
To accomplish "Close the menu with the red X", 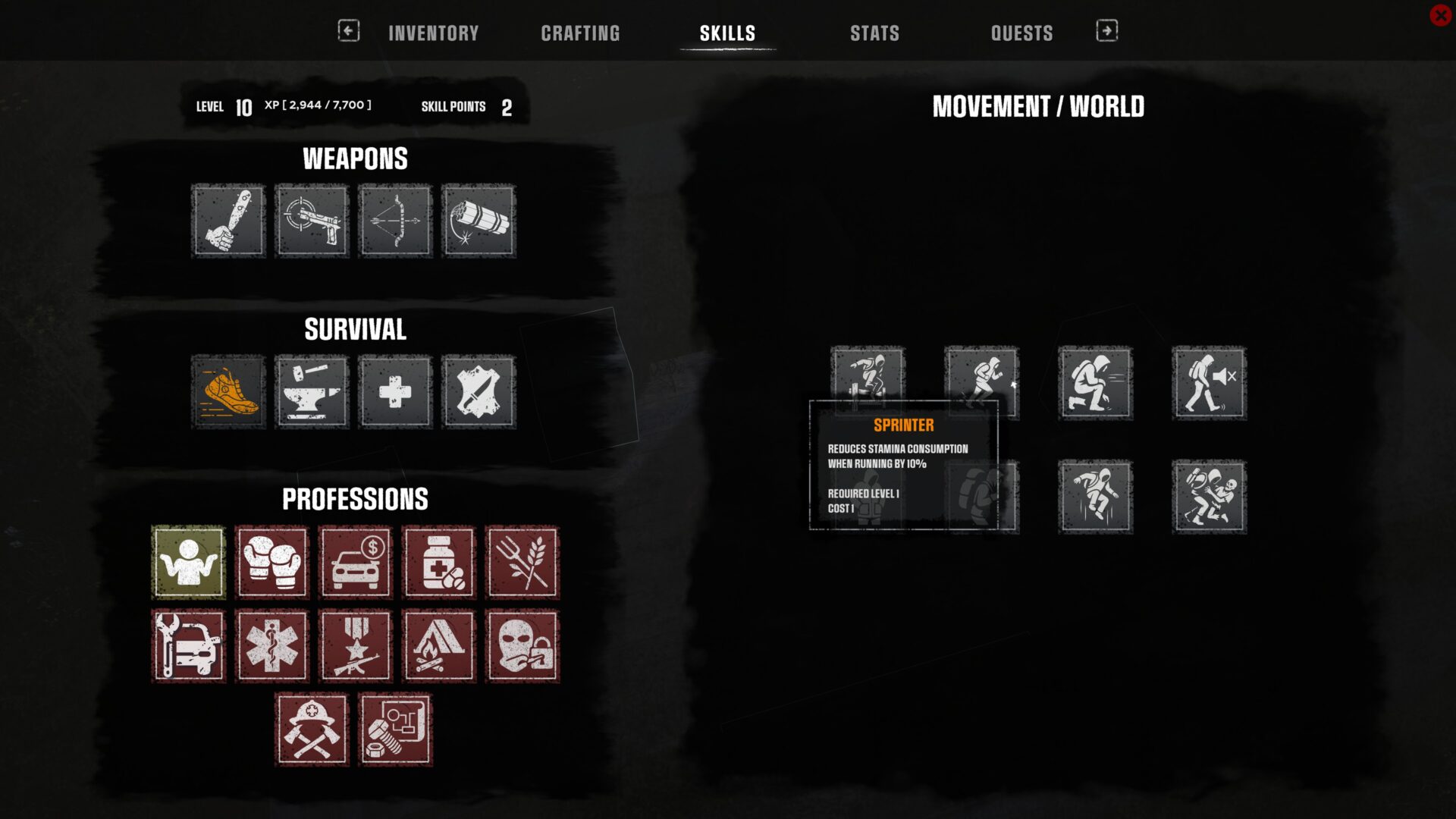I will [1440, 15].
